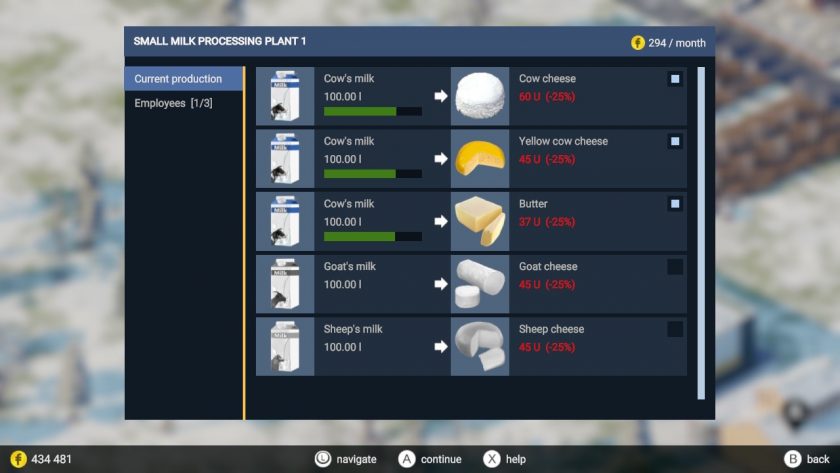Uncheck the Butter production checkbox
840x473 pixels.
pyautogui.click(x=675, y=204)
